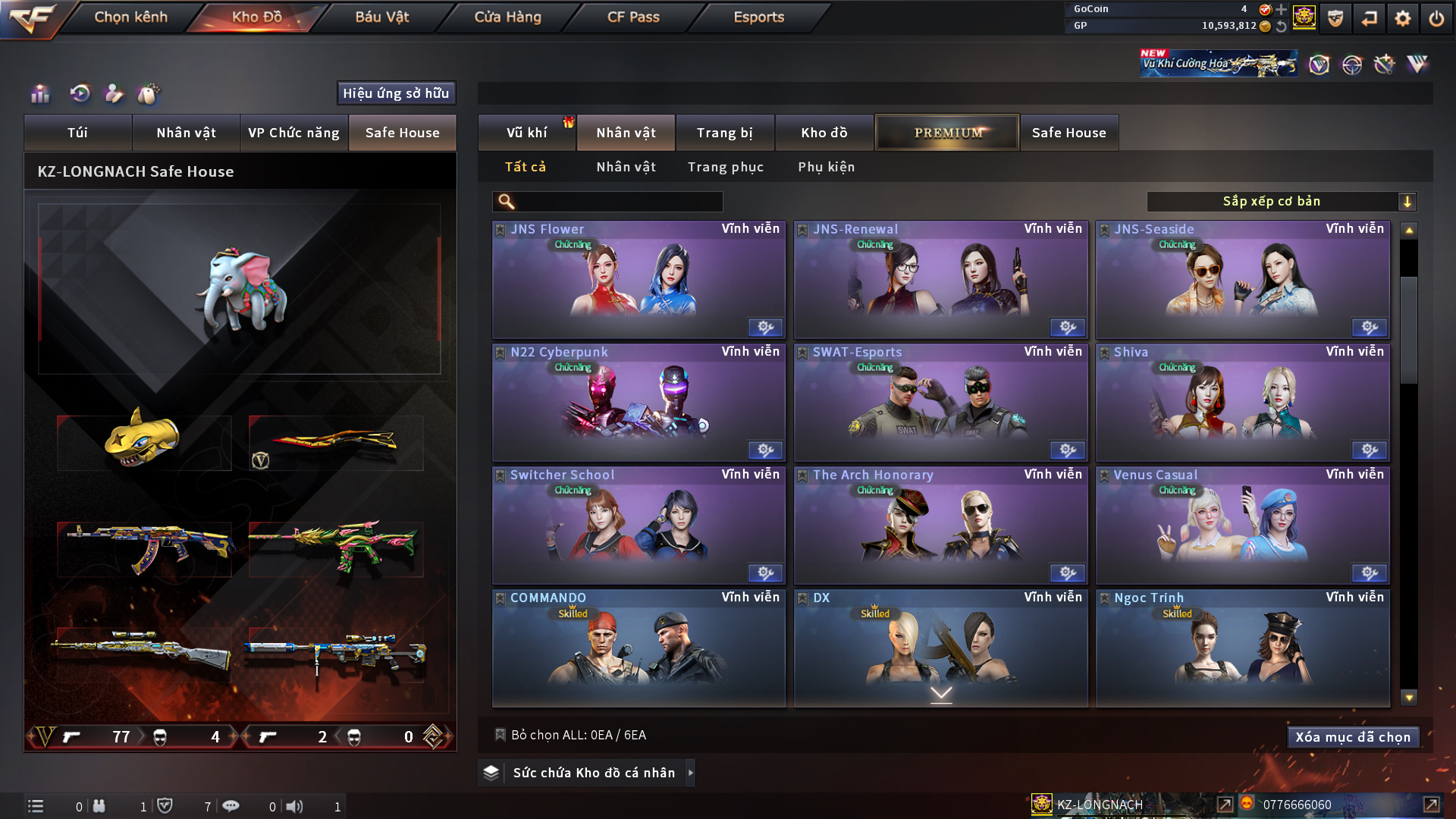Open the Esports section
The height and width of the screenshot is (819, 1456).
[x=758, y=17]
